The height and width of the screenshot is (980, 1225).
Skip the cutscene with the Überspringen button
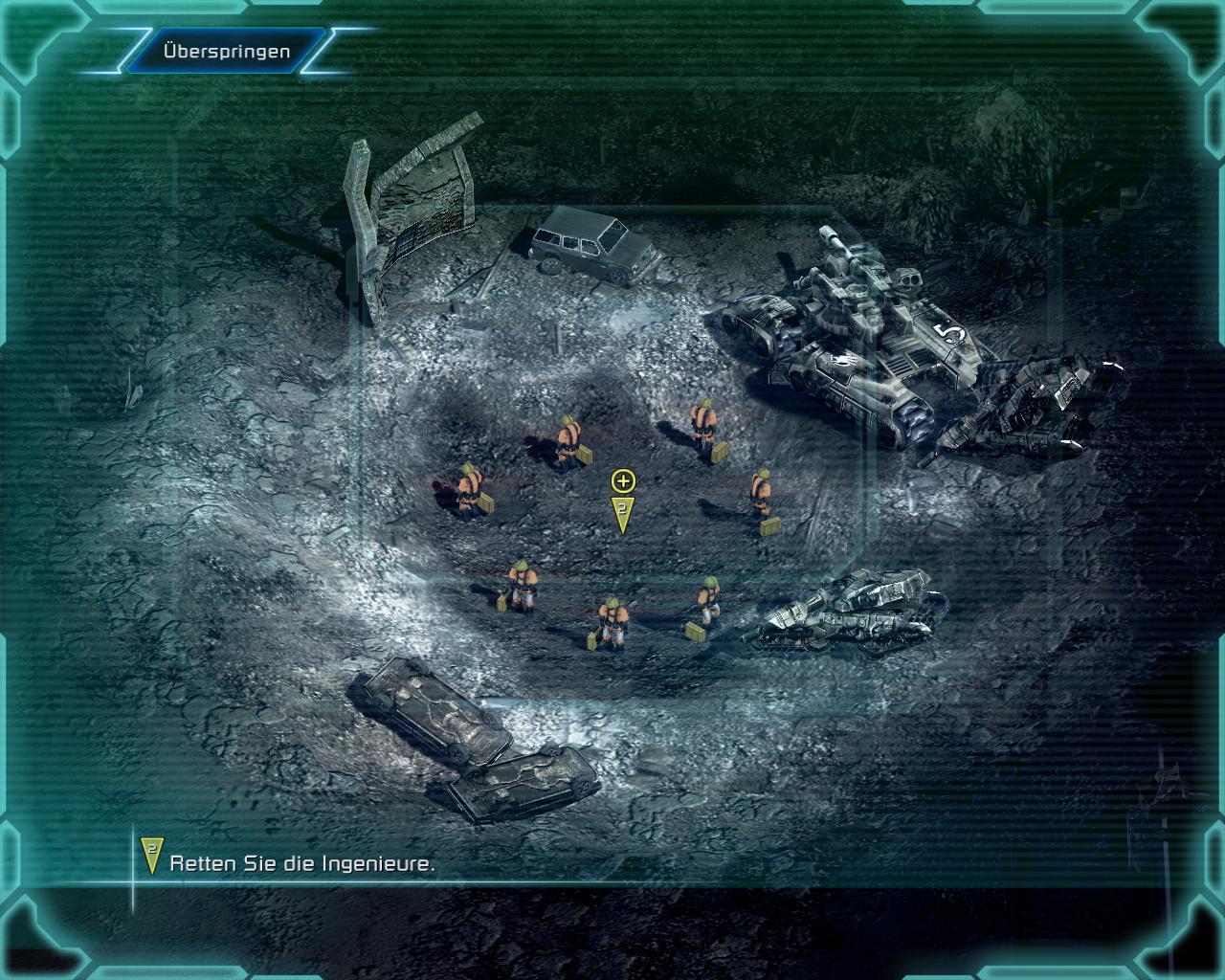pyautogui.click(x=226, y=52)
